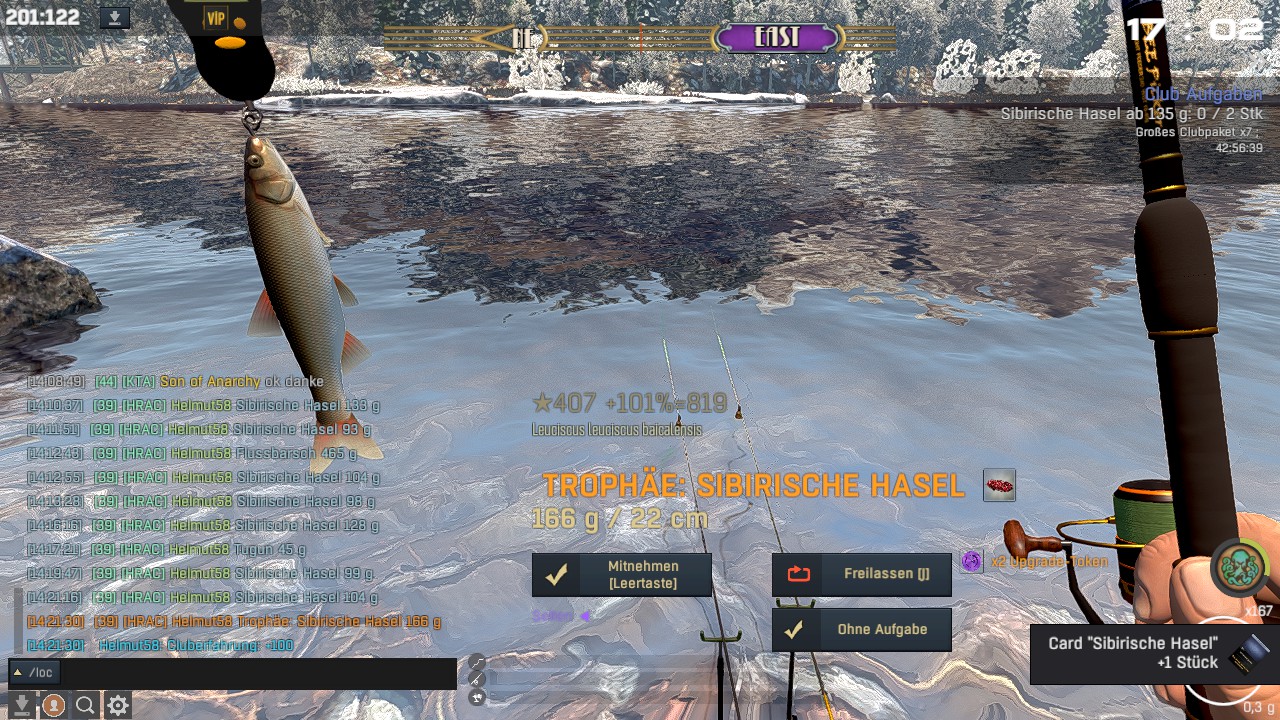Click the download arrow icon below chat
This screenshot has height=720, width=1280.
coord(21,706)
